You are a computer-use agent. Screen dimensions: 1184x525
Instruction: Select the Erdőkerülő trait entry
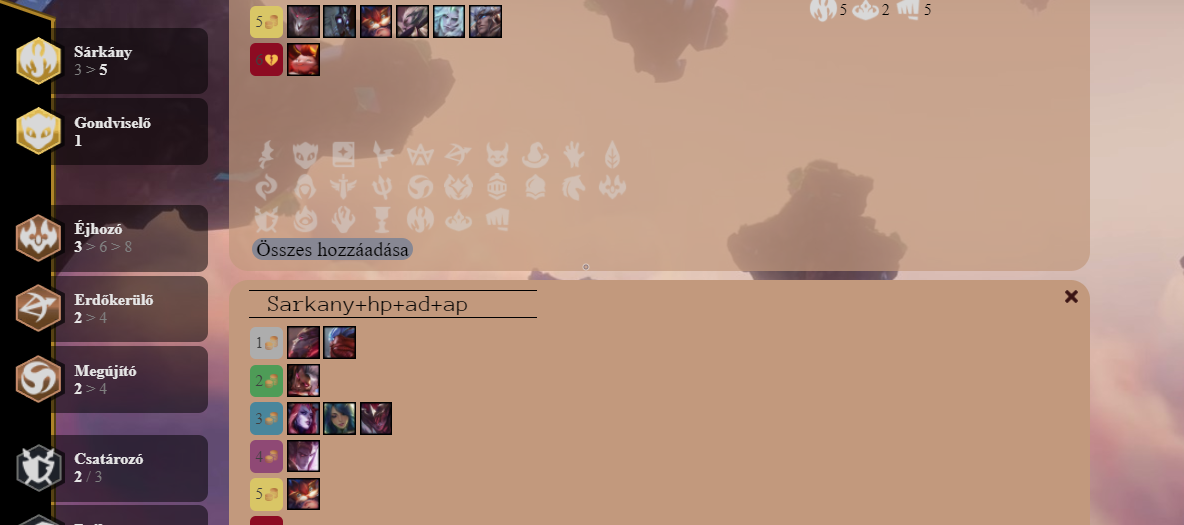pos(130,309)
